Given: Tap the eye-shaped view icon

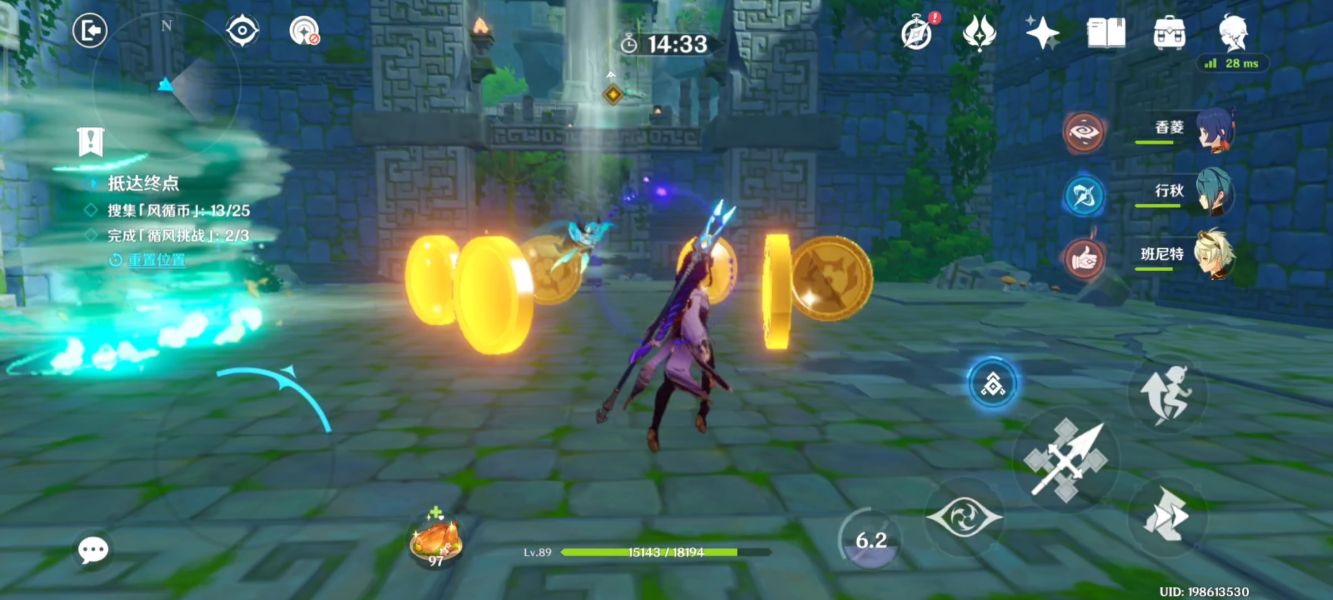Looking at the screenshot, I should pyautogui.click(x=242, y=31).
